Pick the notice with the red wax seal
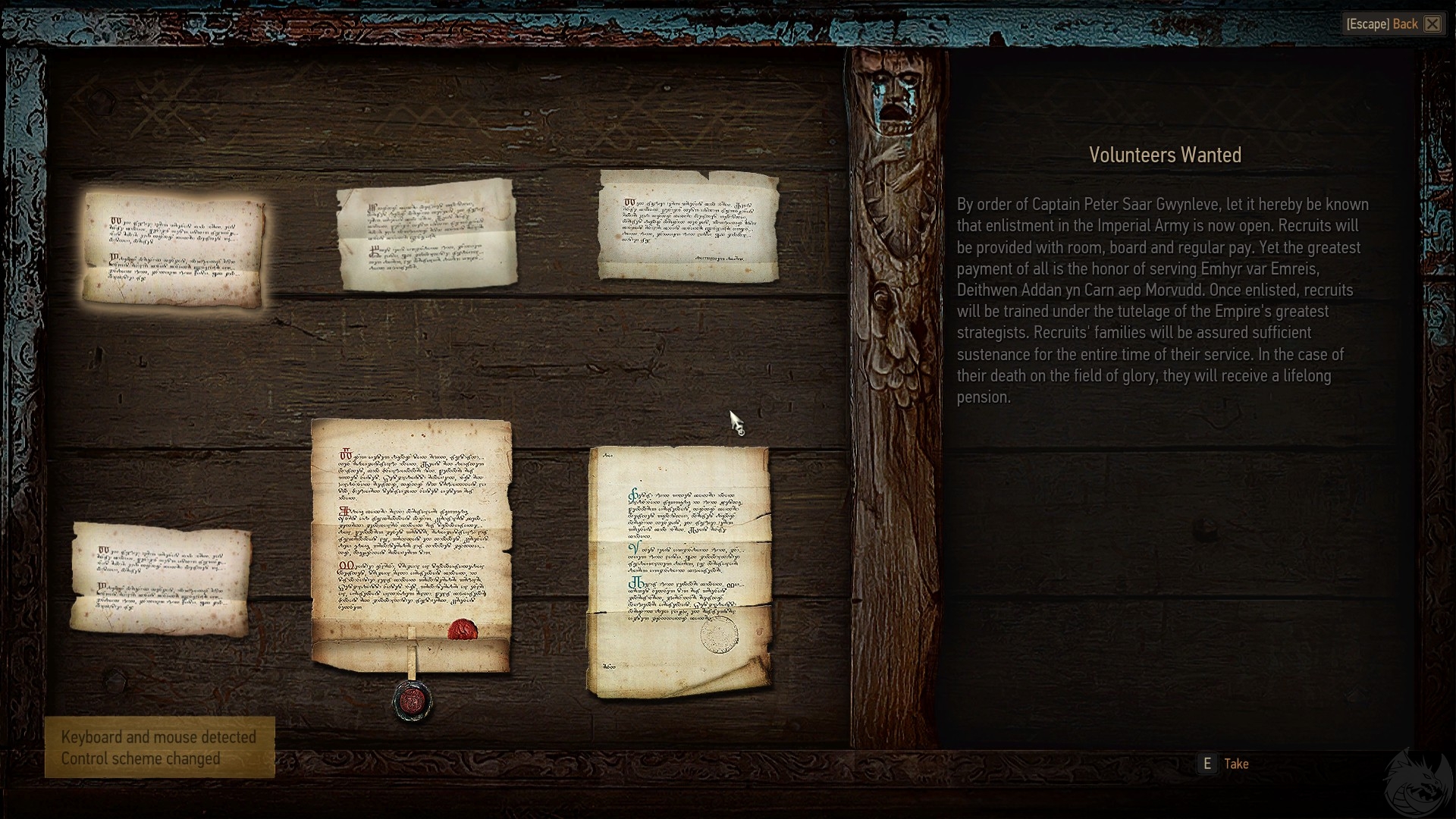The height and width of the screenshot is (819, 1456). (x=411, y=546)
